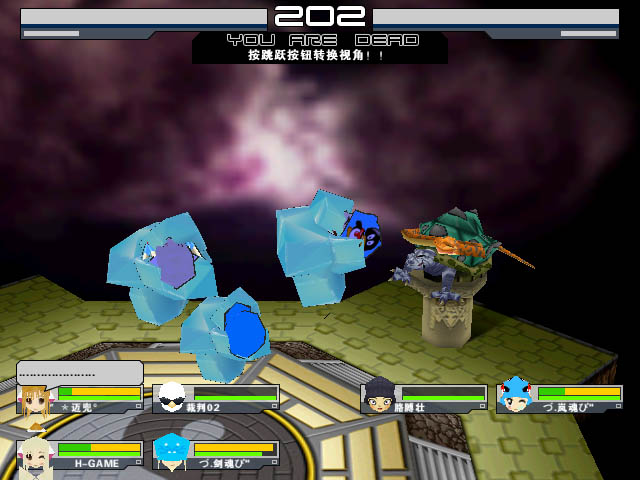640x480 pixels.
Task: Choose the 路腾壮 player portrait
Action: tap(378, 397)
